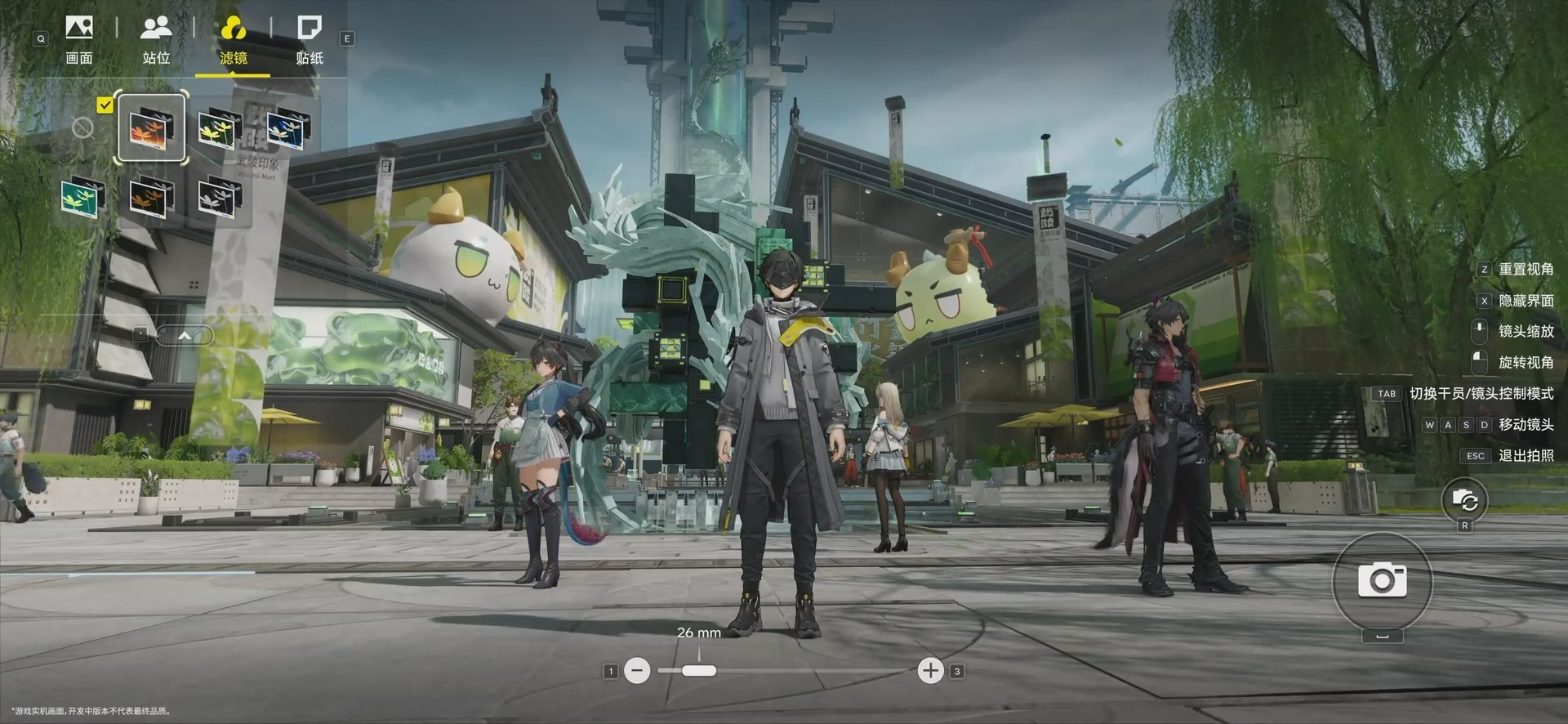Choose the orange sunset flower filter
This screenshot has width=1568, height=724.
[151, 128]
